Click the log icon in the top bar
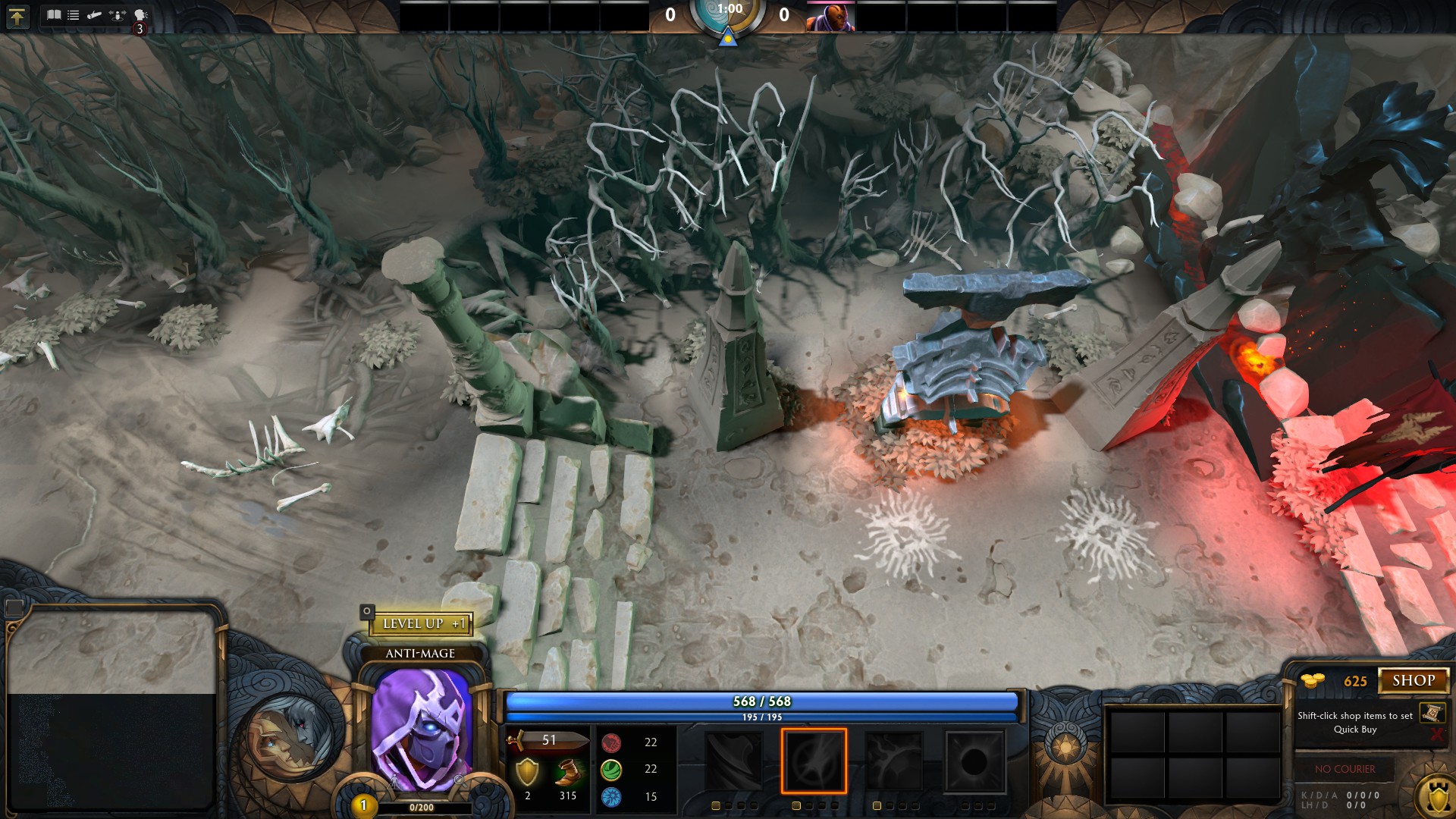Viewport: 1456px width, 819px height. pyautogui.click(x=95, y=15)
